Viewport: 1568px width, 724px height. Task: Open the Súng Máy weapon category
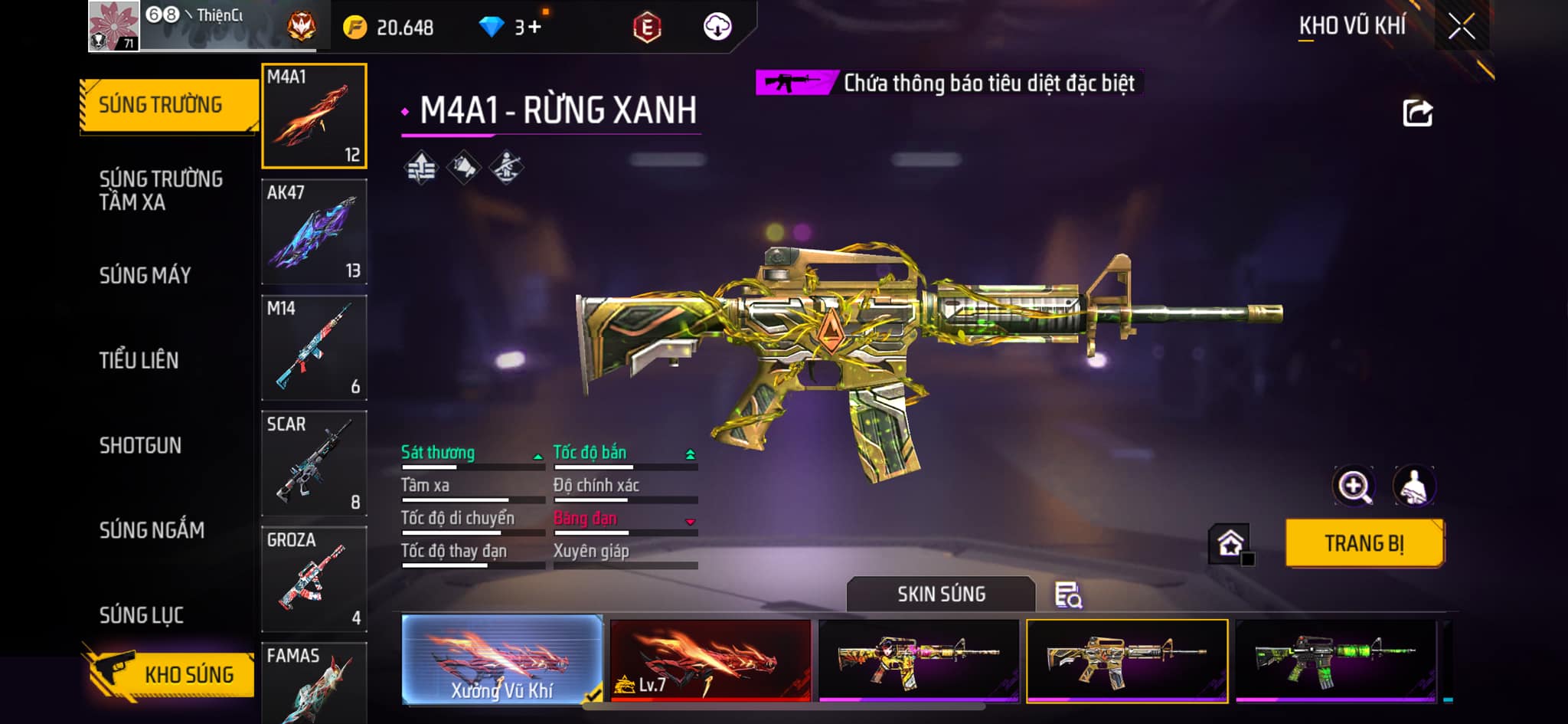tap(145, 275)
